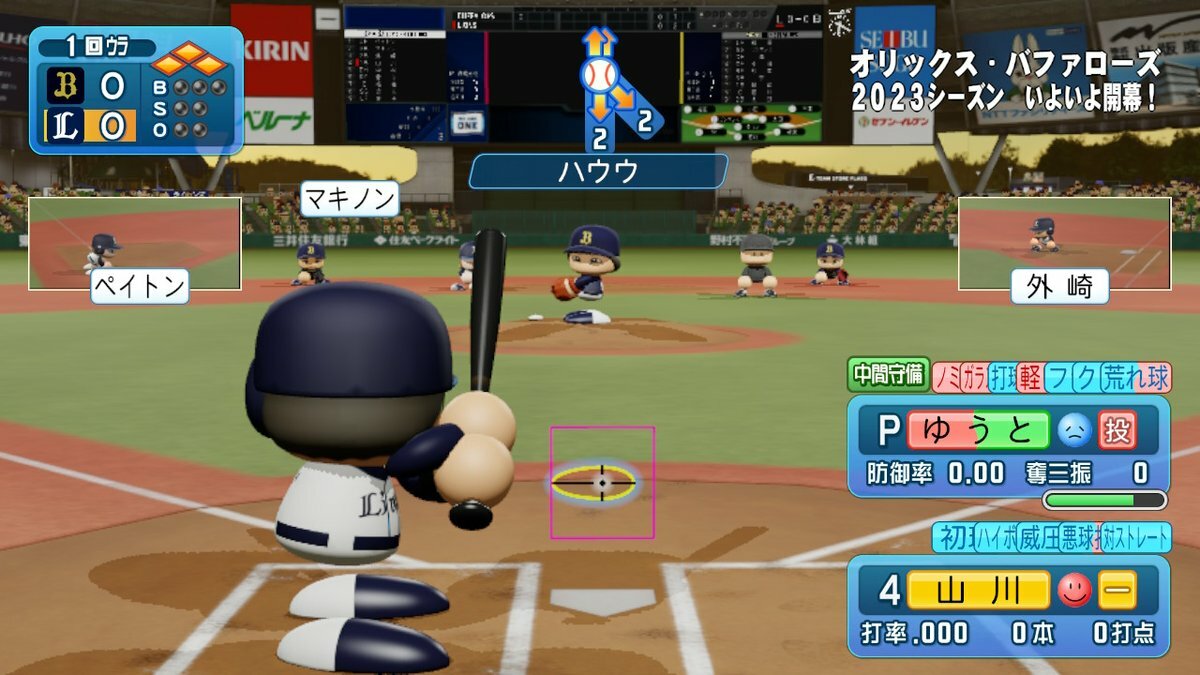This screenshot has width=1200, height=675.
Task: Click the base runner diamond indicator
Action: [x=189, y=61]
